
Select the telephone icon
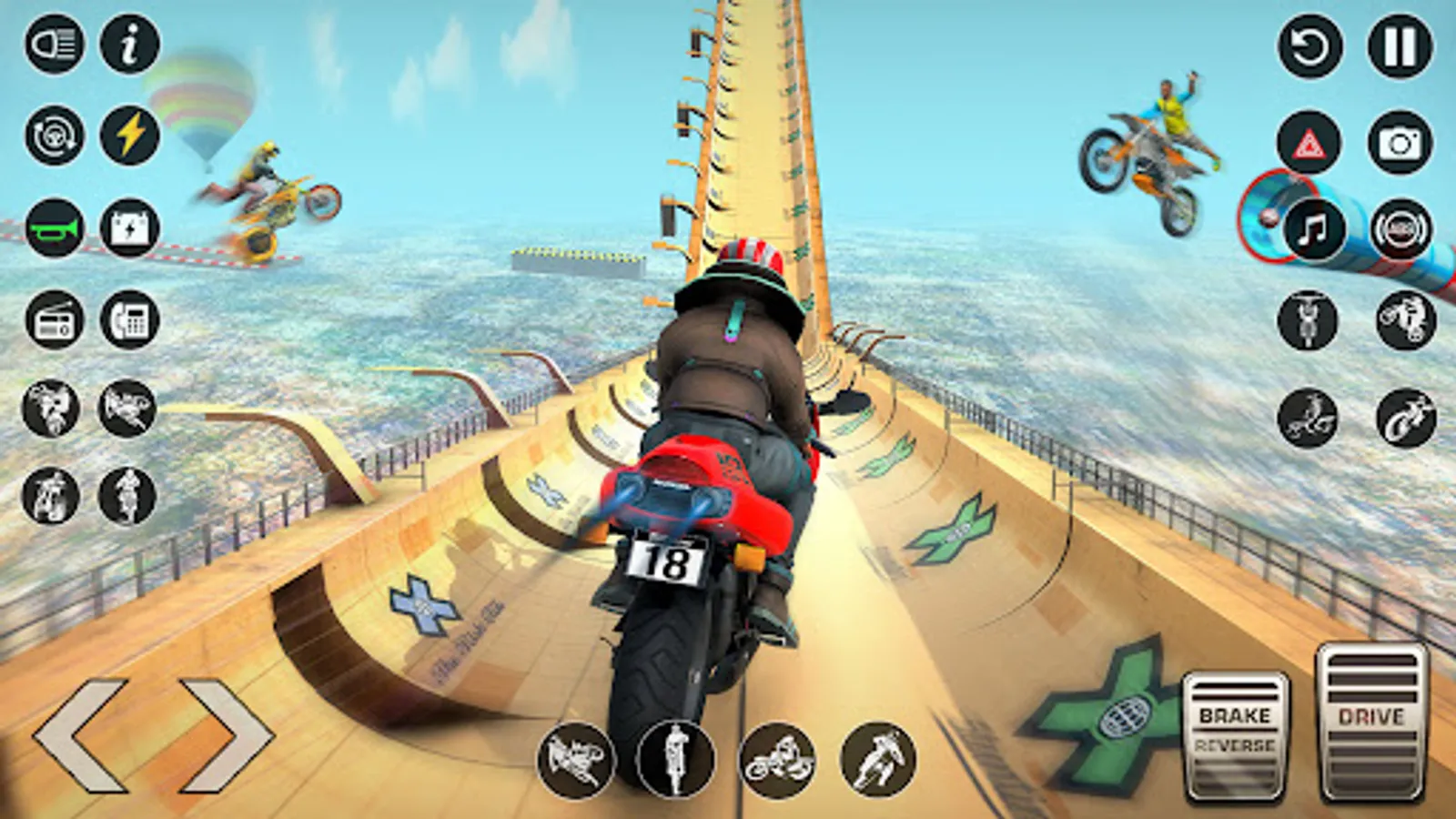point(129,319)
